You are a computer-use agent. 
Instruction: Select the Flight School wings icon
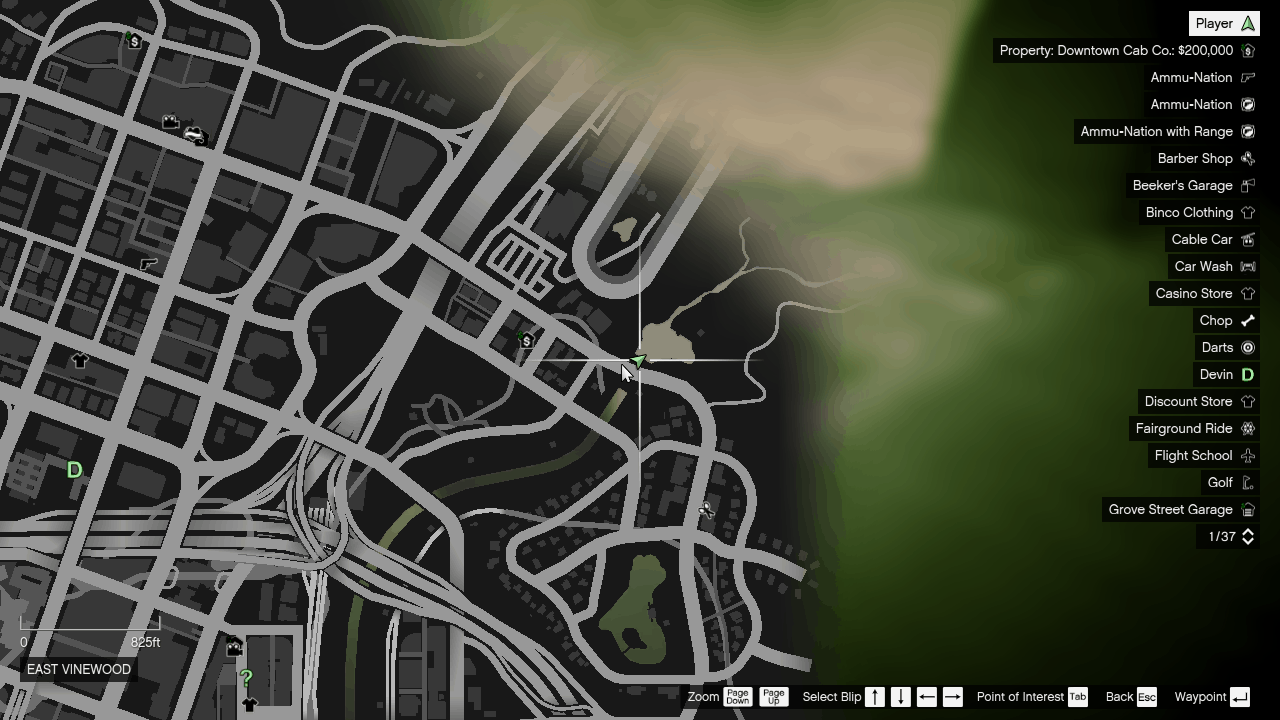click(x=1247, y=456)
